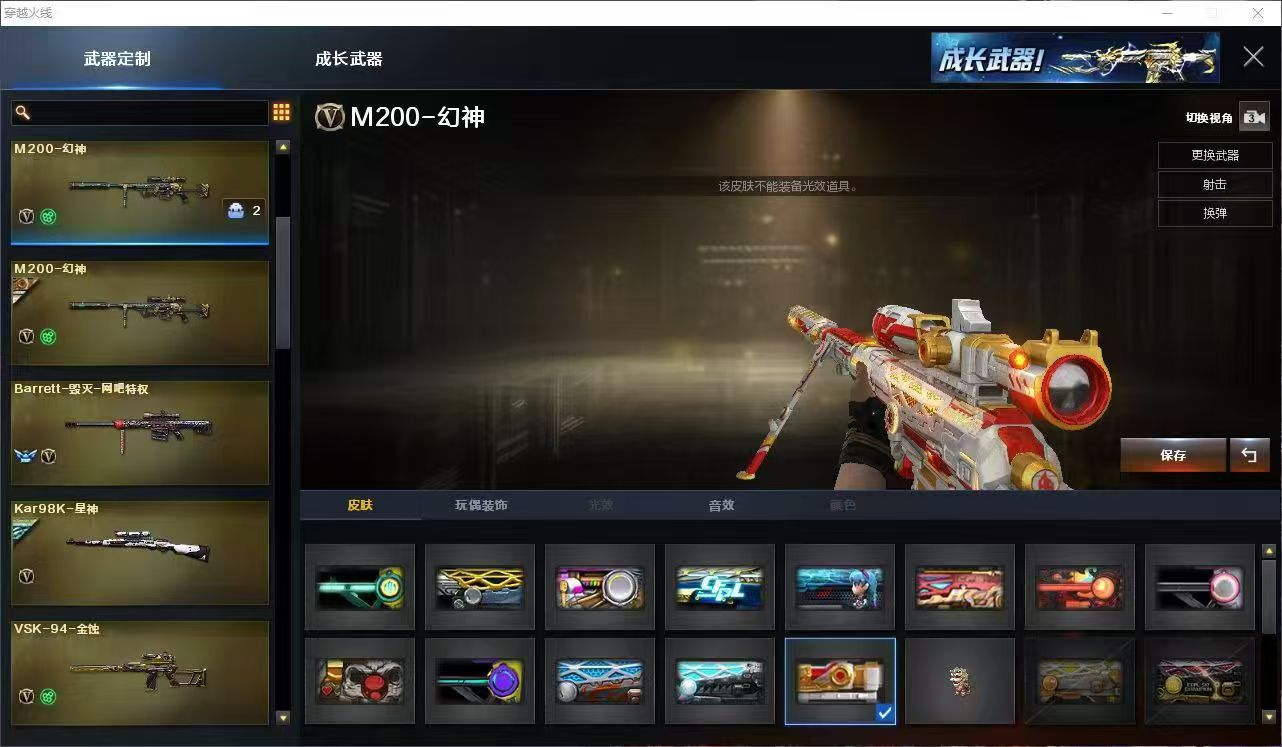
Task: Open the 玩偶装饰 tab
Action: point(481,505)
